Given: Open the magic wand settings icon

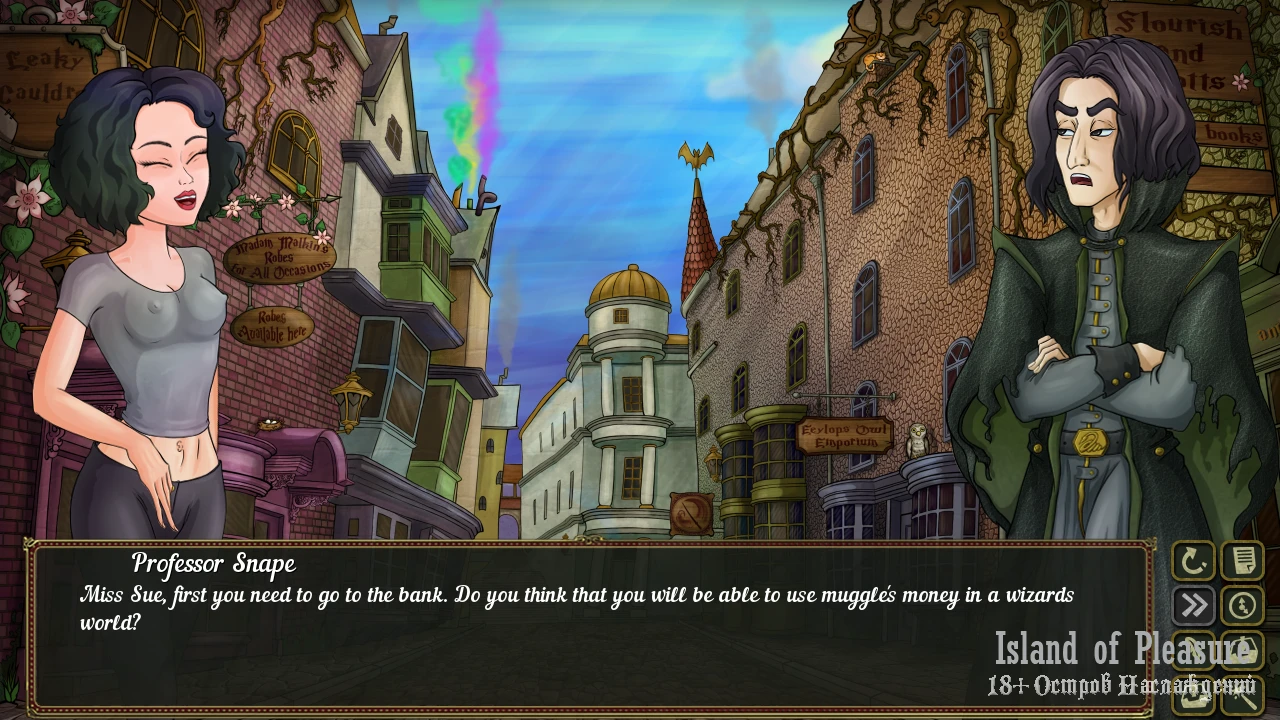Looking at the screenshot, I should 1243,694.
